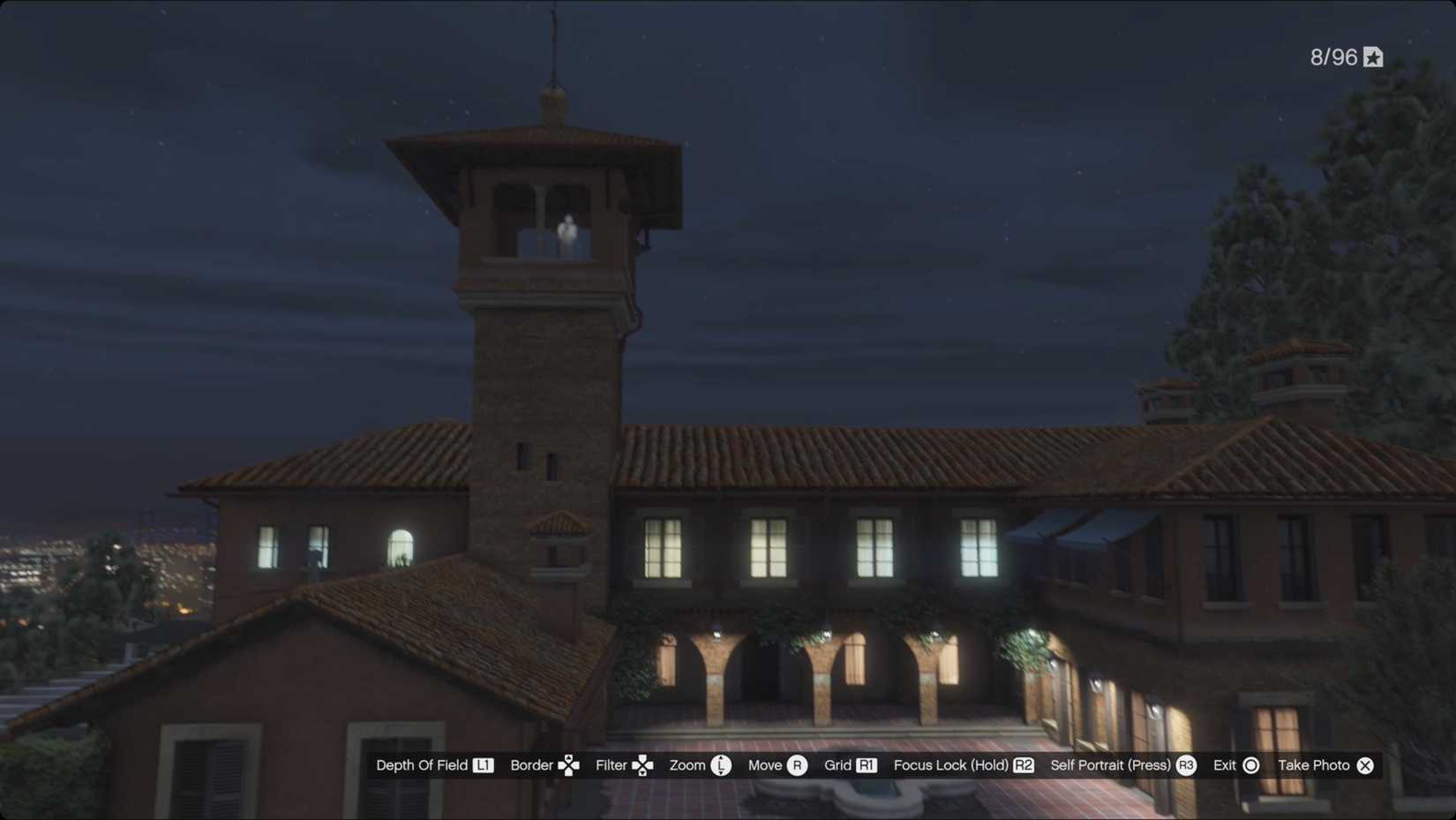The image size is (1456, 820).
Task: Click the d-pad icon next to Filter
Action: pos(643,765)
